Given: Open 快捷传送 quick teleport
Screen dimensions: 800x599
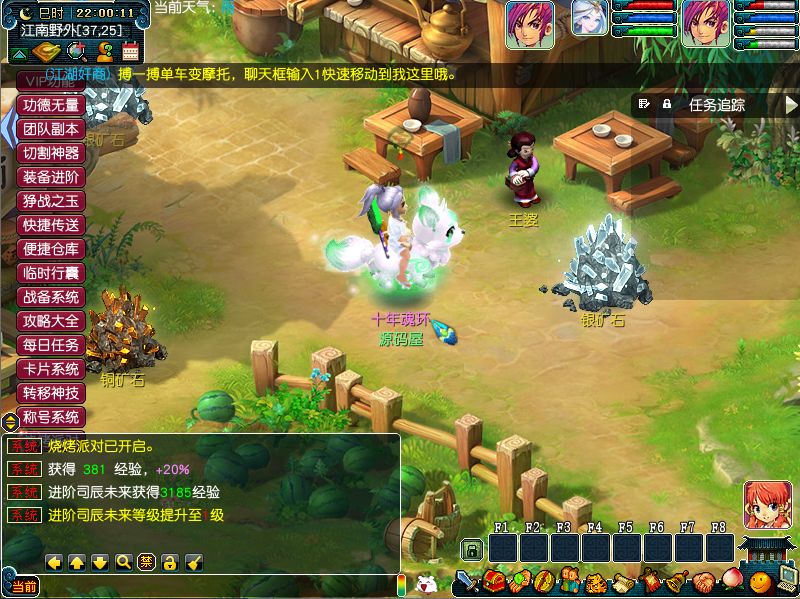Looking at the screenshot, I should (x=52, y=225).
